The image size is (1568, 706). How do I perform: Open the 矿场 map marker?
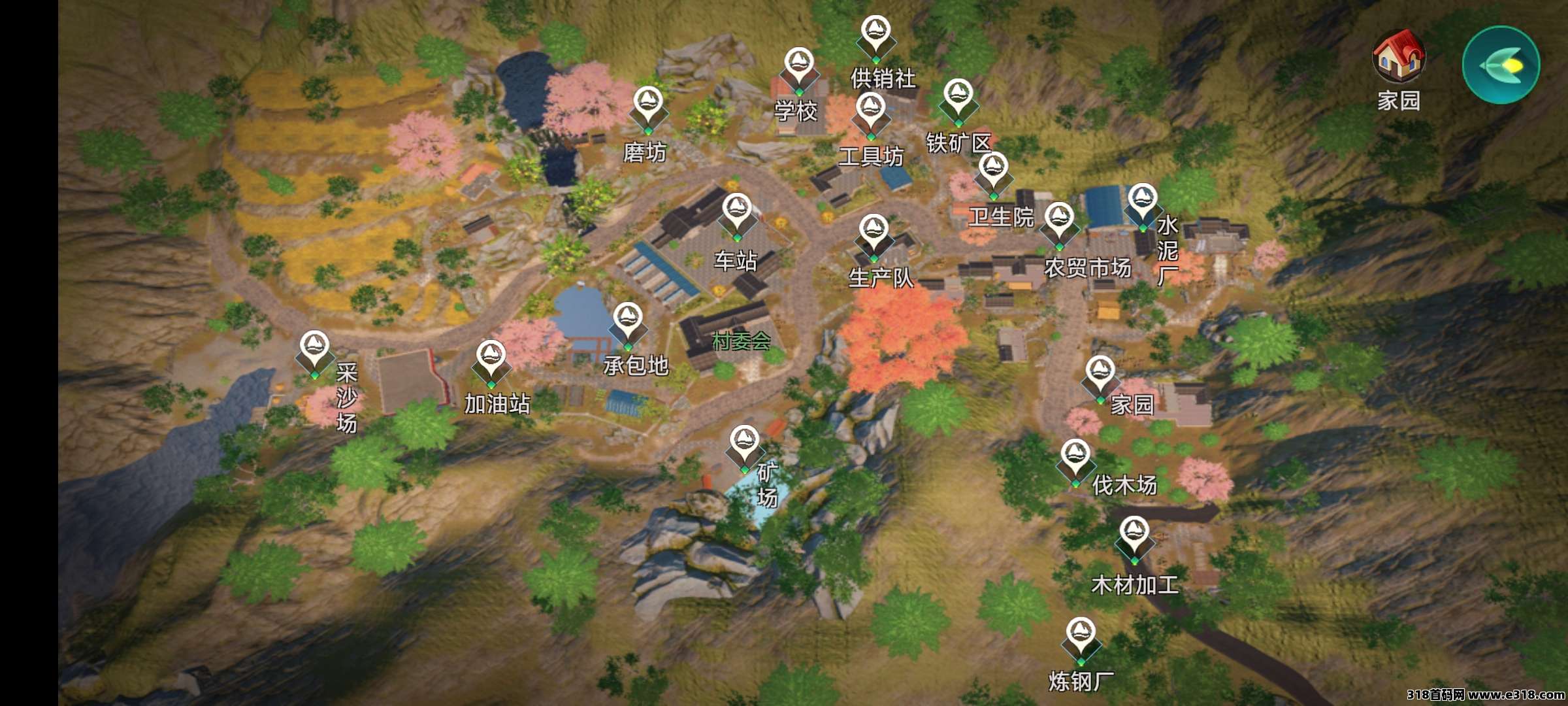pos(744,446)
